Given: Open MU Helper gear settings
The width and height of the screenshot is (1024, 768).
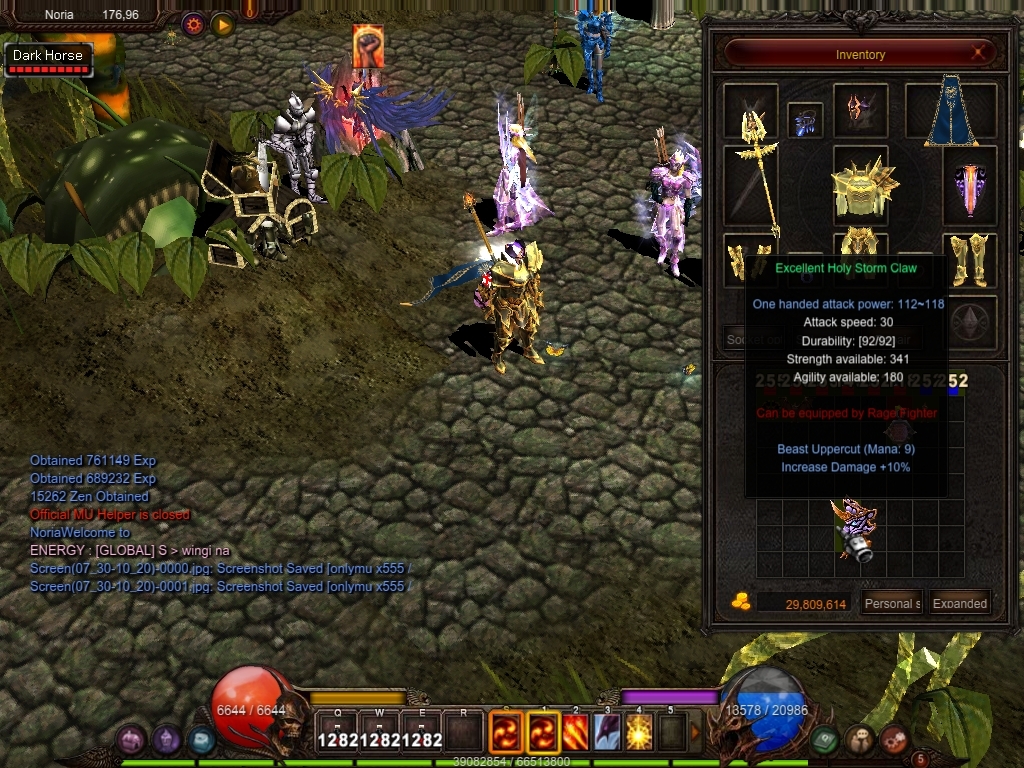Looking at the screenshot, I should coord(193,24).
